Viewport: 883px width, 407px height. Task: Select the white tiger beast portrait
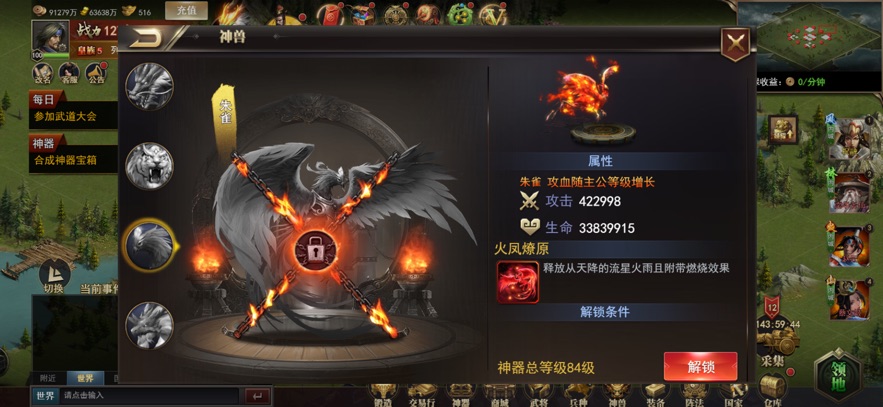coord(150,166)
